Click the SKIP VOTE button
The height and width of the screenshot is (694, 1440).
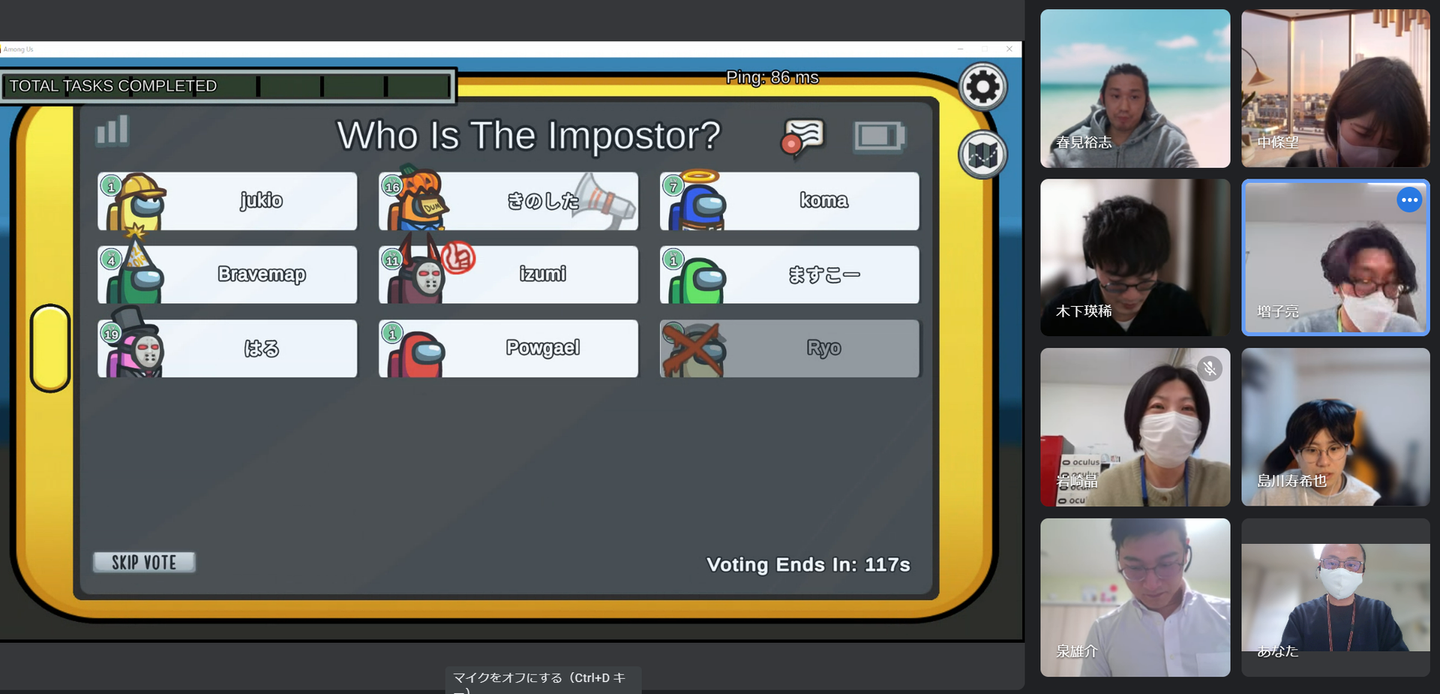[x=144, y=562]
